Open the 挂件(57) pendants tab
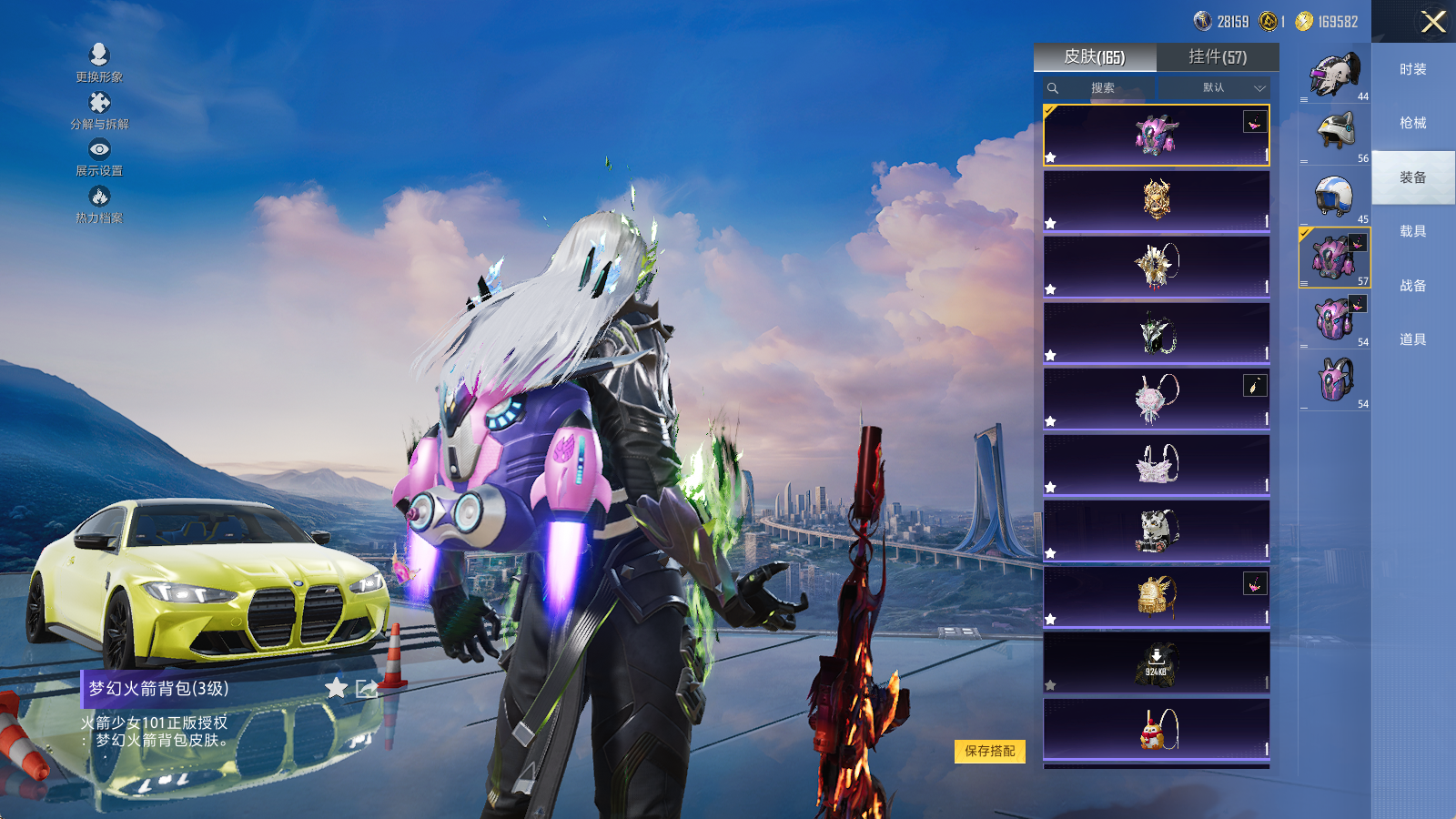The height and width of the screenshot is (819, 1456). click(1218, 57)
